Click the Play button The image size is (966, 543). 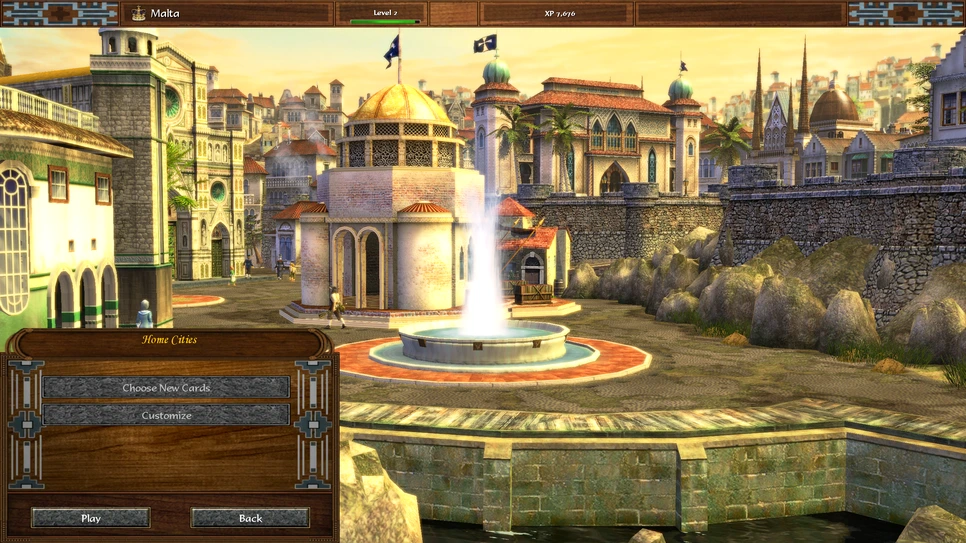pos(91,518)
